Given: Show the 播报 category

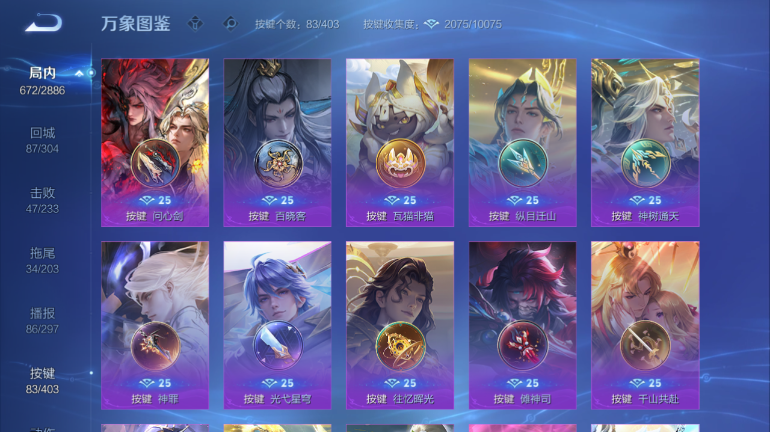Looking at the screenshot, I should [42, 320].
